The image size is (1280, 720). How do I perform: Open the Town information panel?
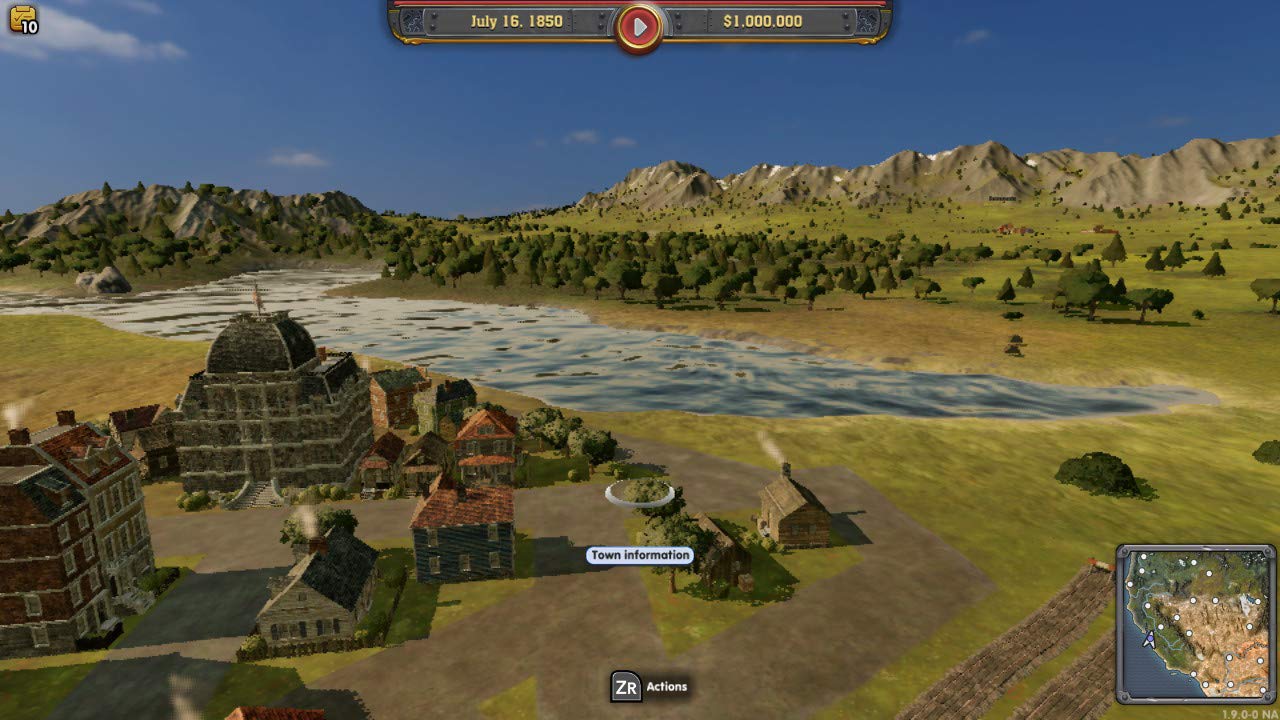[640, 553]
